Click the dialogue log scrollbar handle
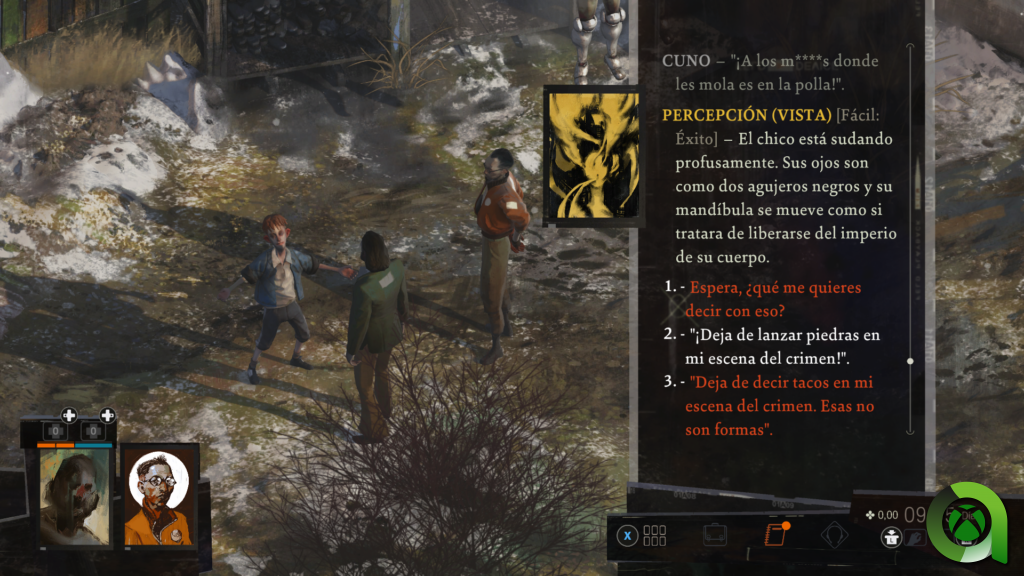The width and height of the screenshot is (1024, 576). (910, 360)
